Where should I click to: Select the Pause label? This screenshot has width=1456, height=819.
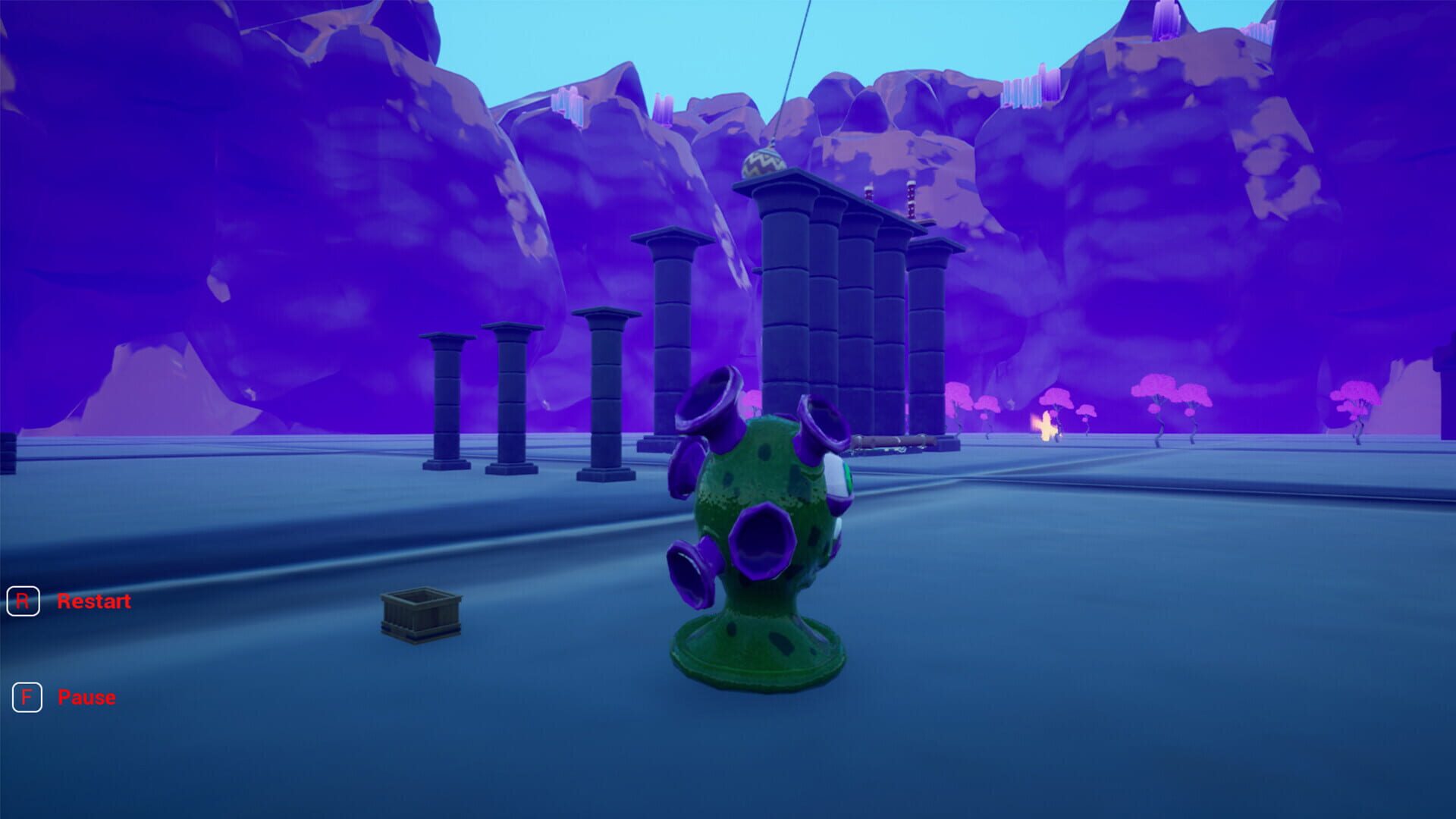click(x=86, y=697)
